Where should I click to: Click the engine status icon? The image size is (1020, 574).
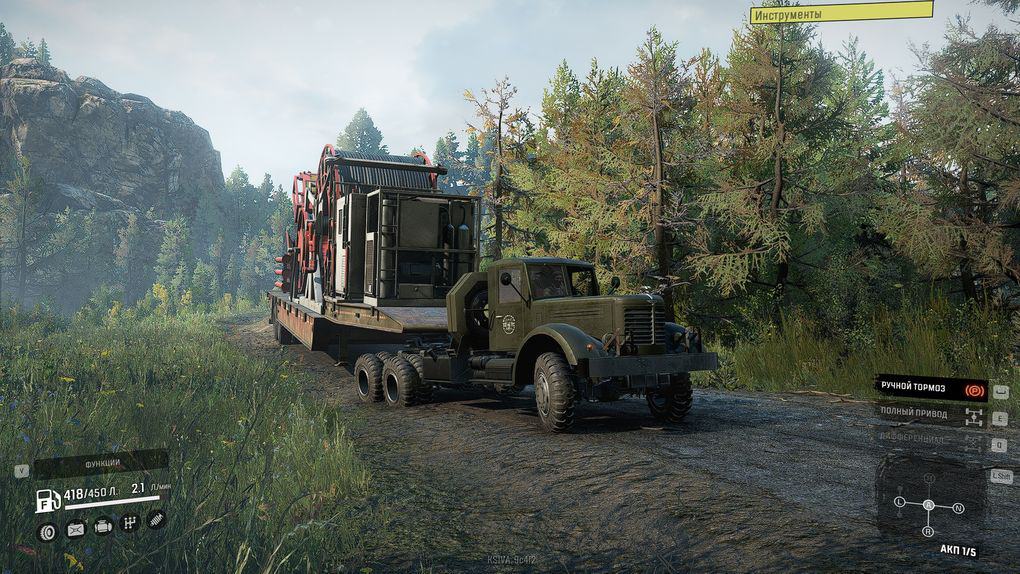click(102, 526)
